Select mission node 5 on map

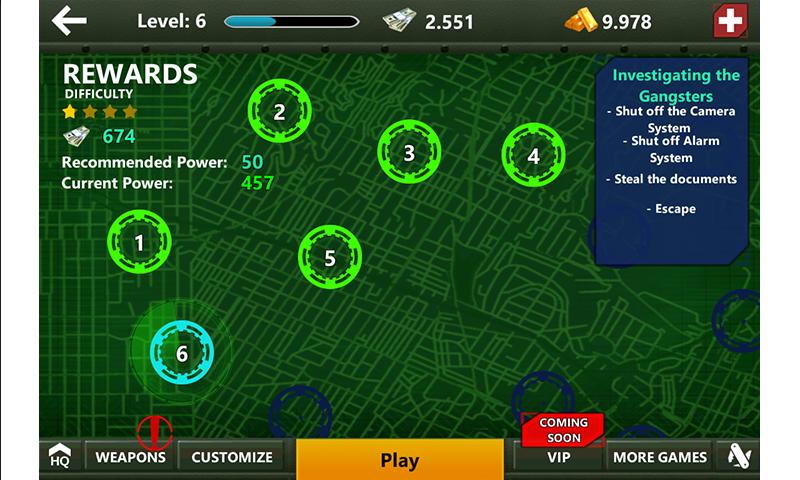(330, 258)
